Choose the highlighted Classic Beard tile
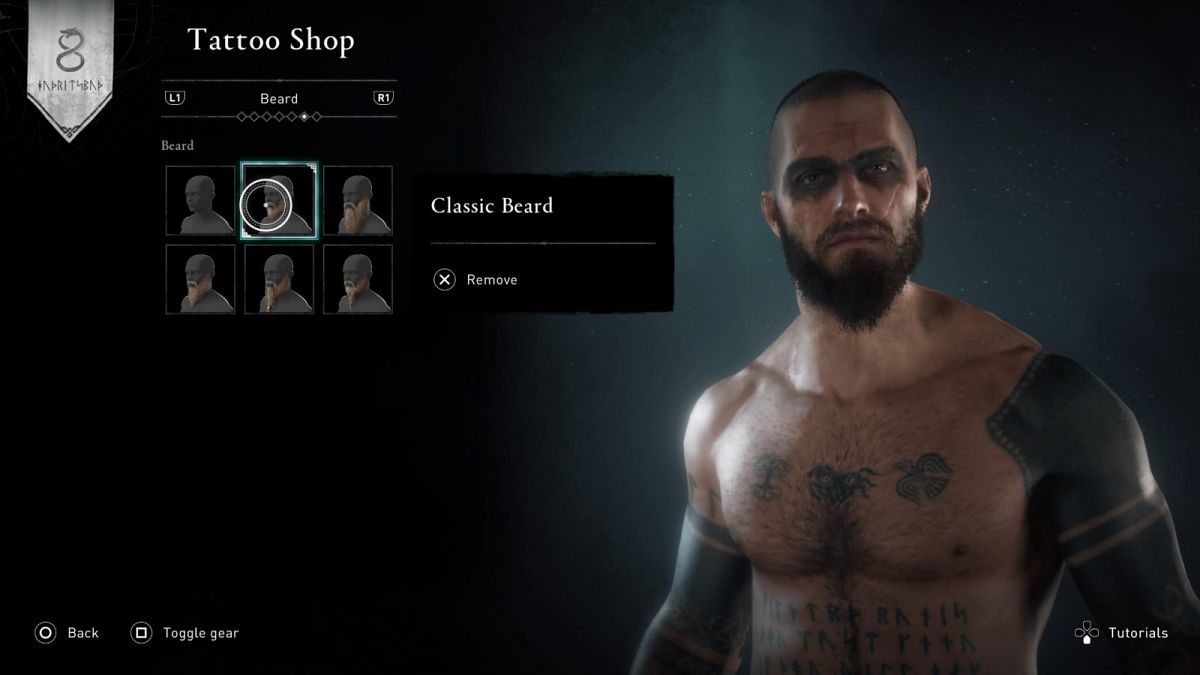Viewport: 1200px width, 675px height. 279,201
